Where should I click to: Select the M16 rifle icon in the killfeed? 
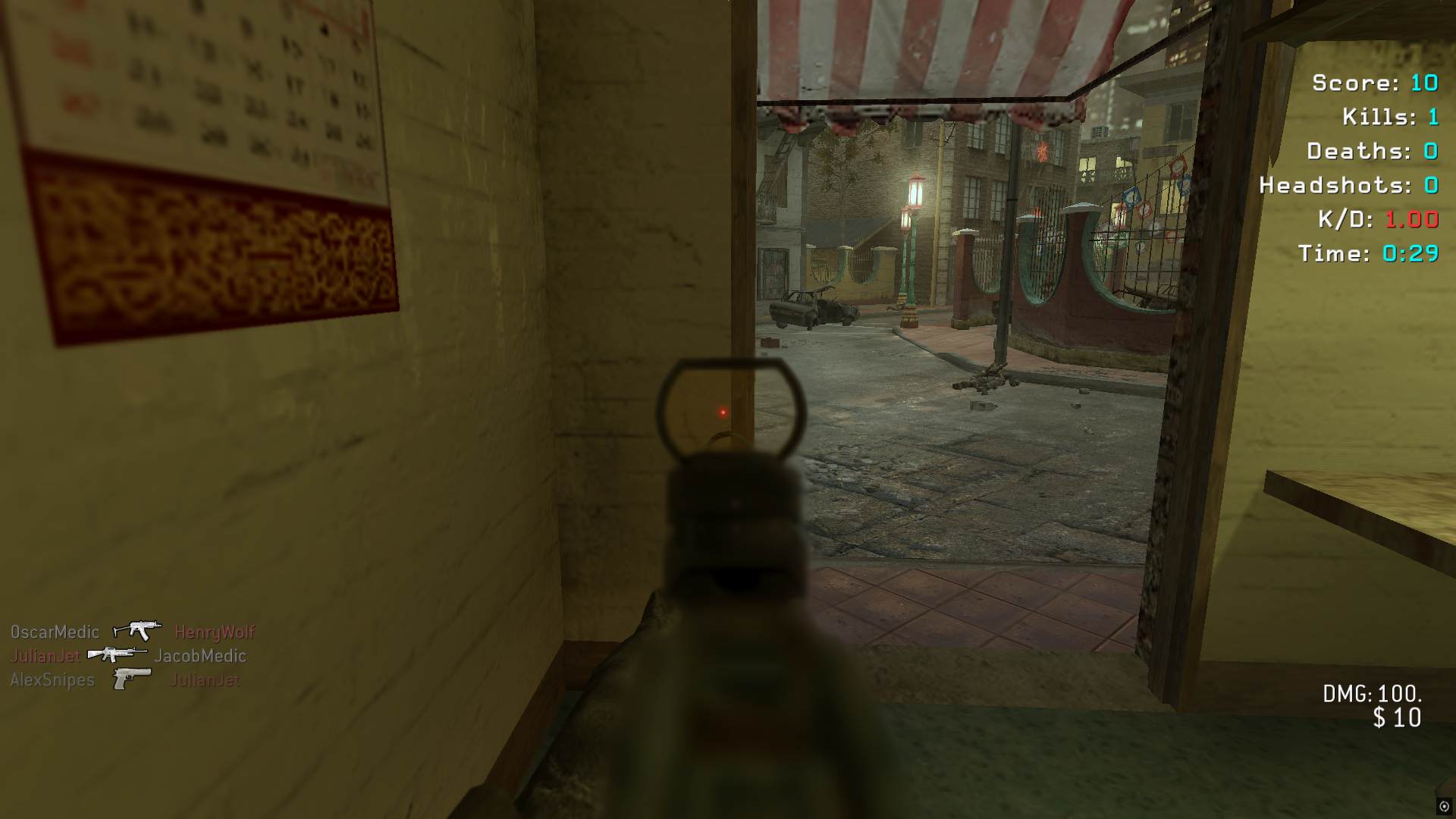(117, 654)
